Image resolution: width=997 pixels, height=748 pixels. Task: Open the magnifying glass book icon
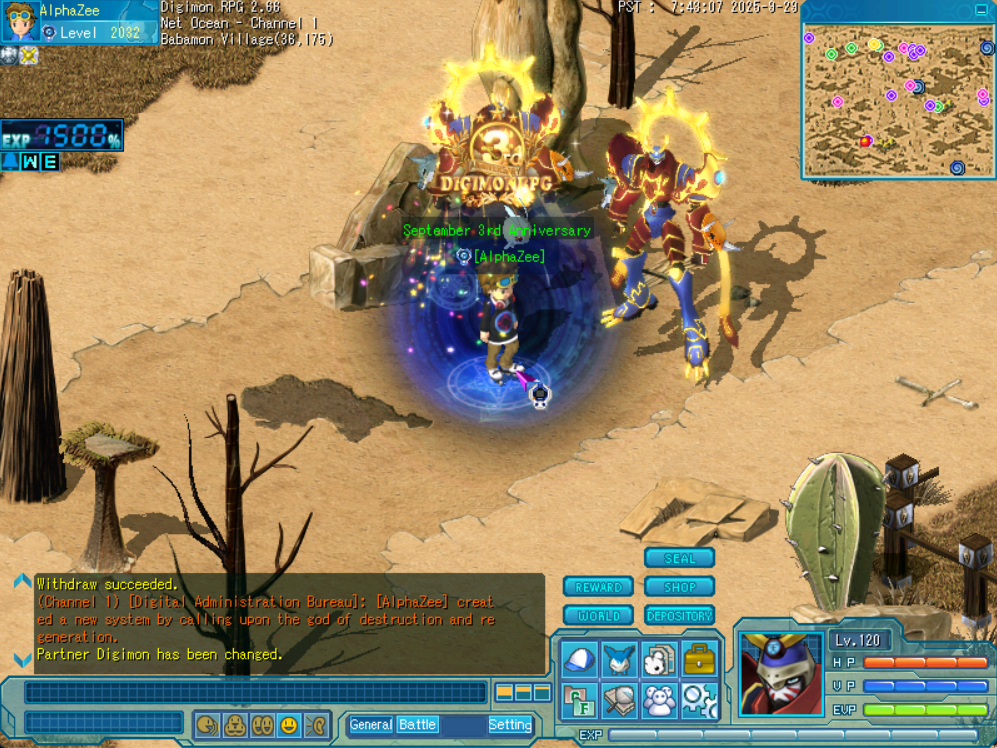point(619,700)
